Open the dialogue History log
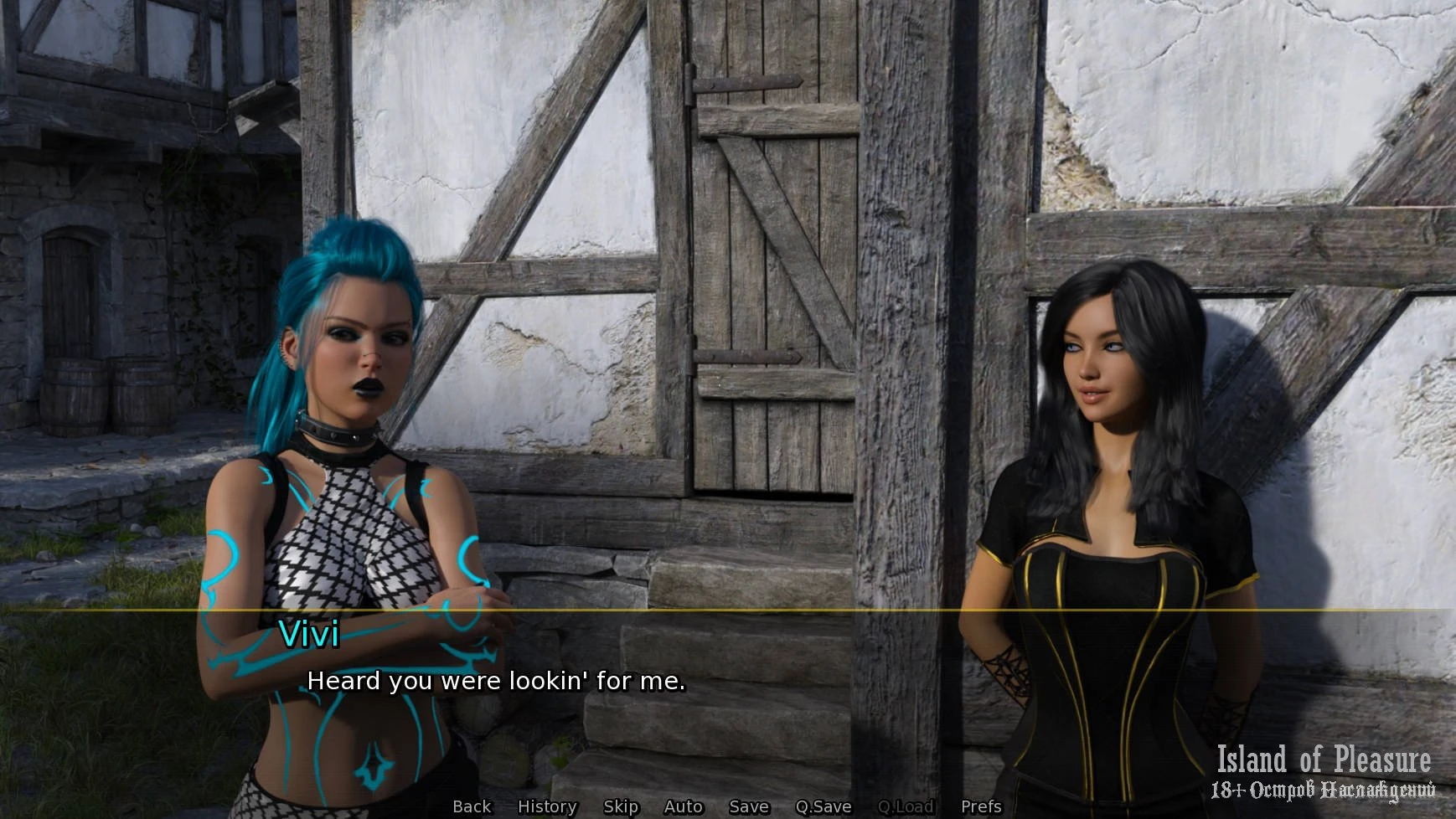The height and width of the screenshot is (819, 1456). coord(547,806)
